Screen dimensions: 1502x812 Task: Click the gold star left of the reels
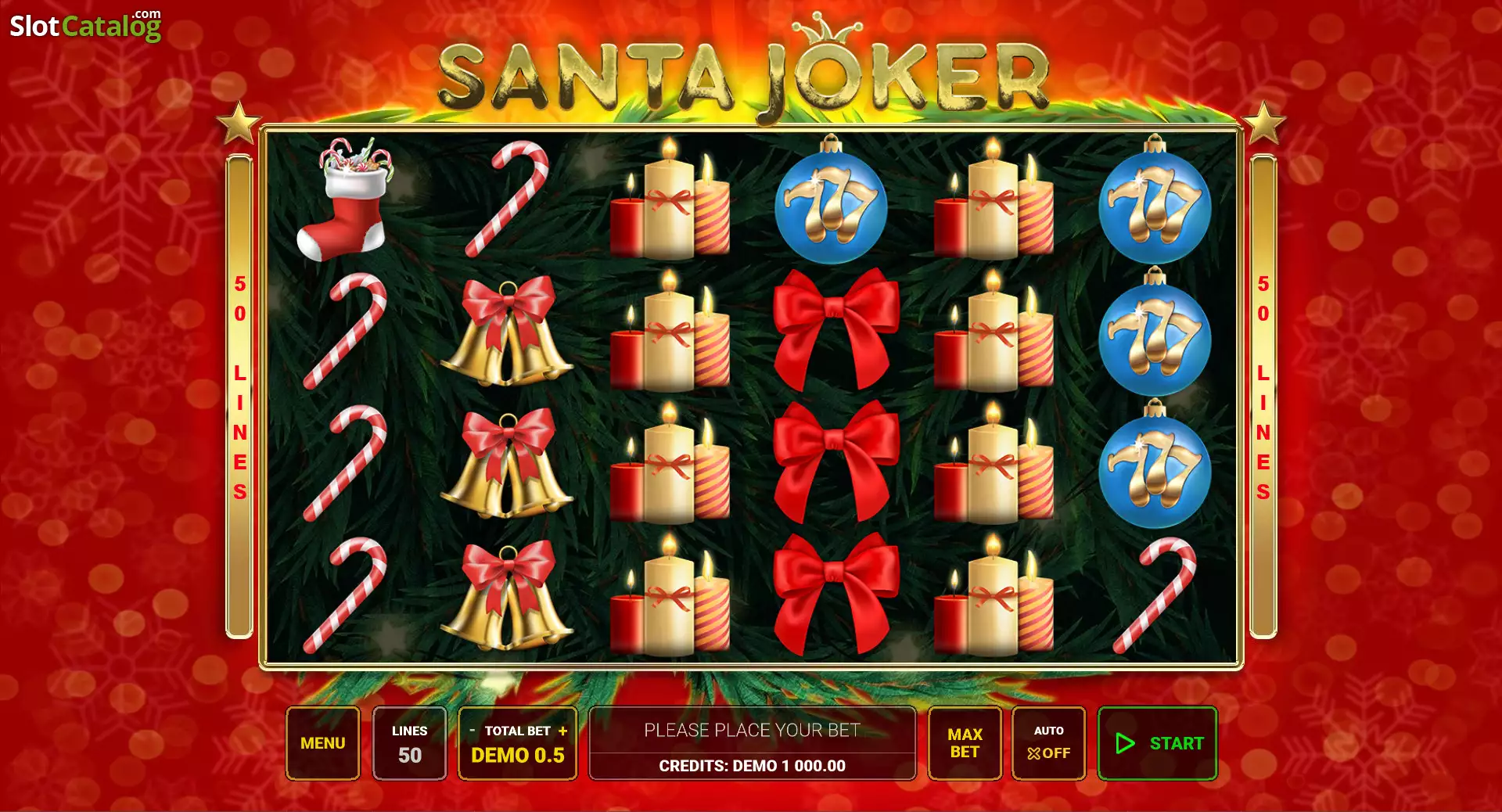pos(239,122)
